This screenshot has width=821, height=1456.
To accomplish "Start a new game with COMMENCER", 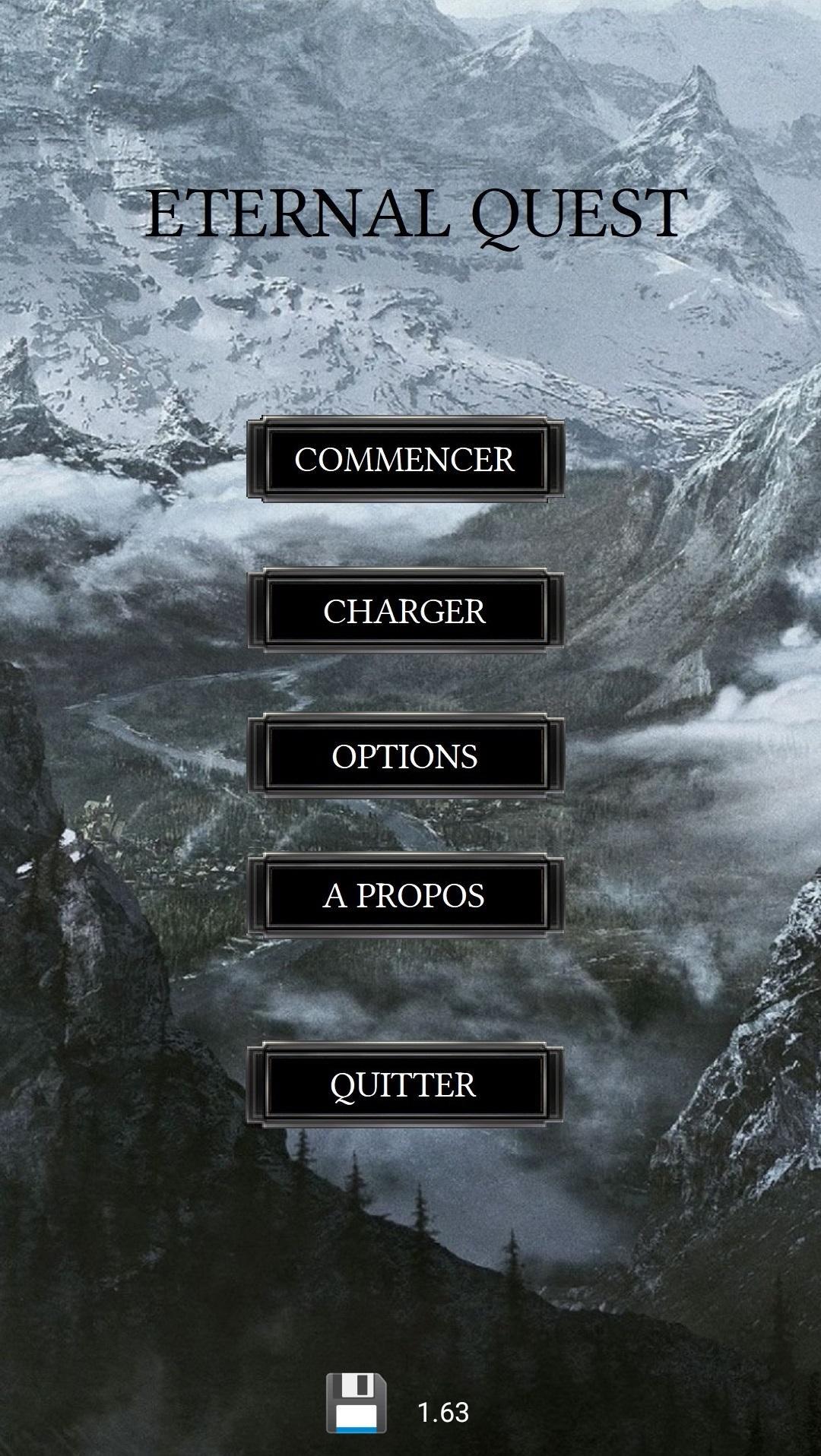I will (x=405, y=459).
